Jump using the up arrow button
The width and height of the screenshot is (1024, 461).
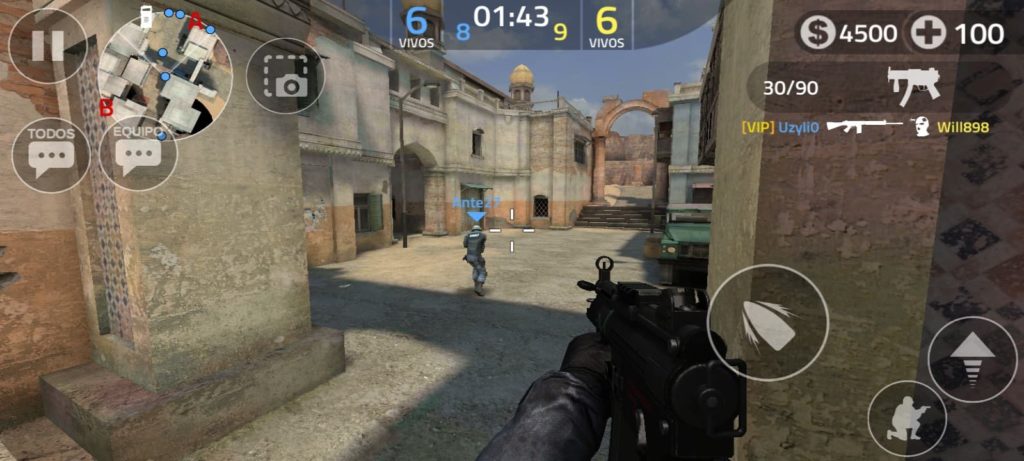point(972,359)
